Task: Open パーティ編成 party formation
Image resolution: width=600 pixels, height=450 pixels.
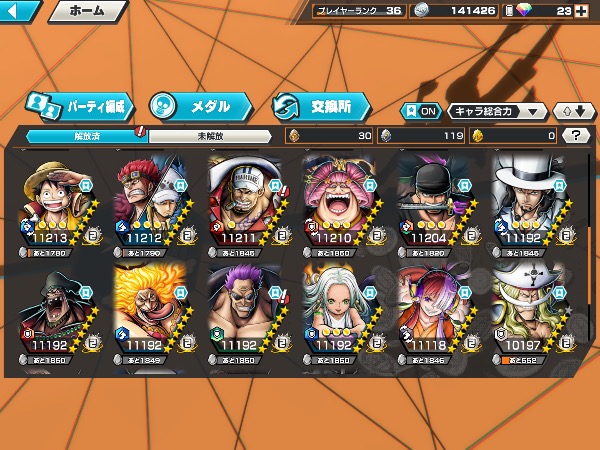Action: pyautogui.click(x=80, y=105)
